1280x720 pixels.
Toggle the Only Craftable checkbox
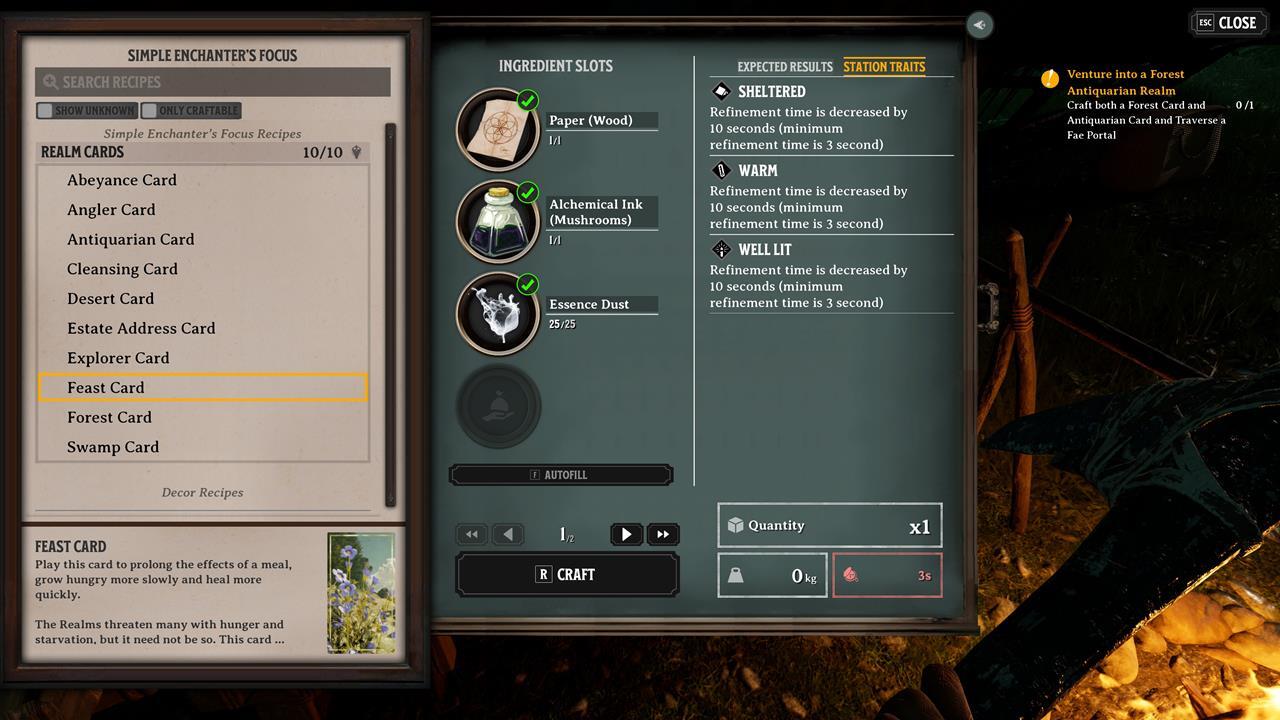[x=150, y=111]
